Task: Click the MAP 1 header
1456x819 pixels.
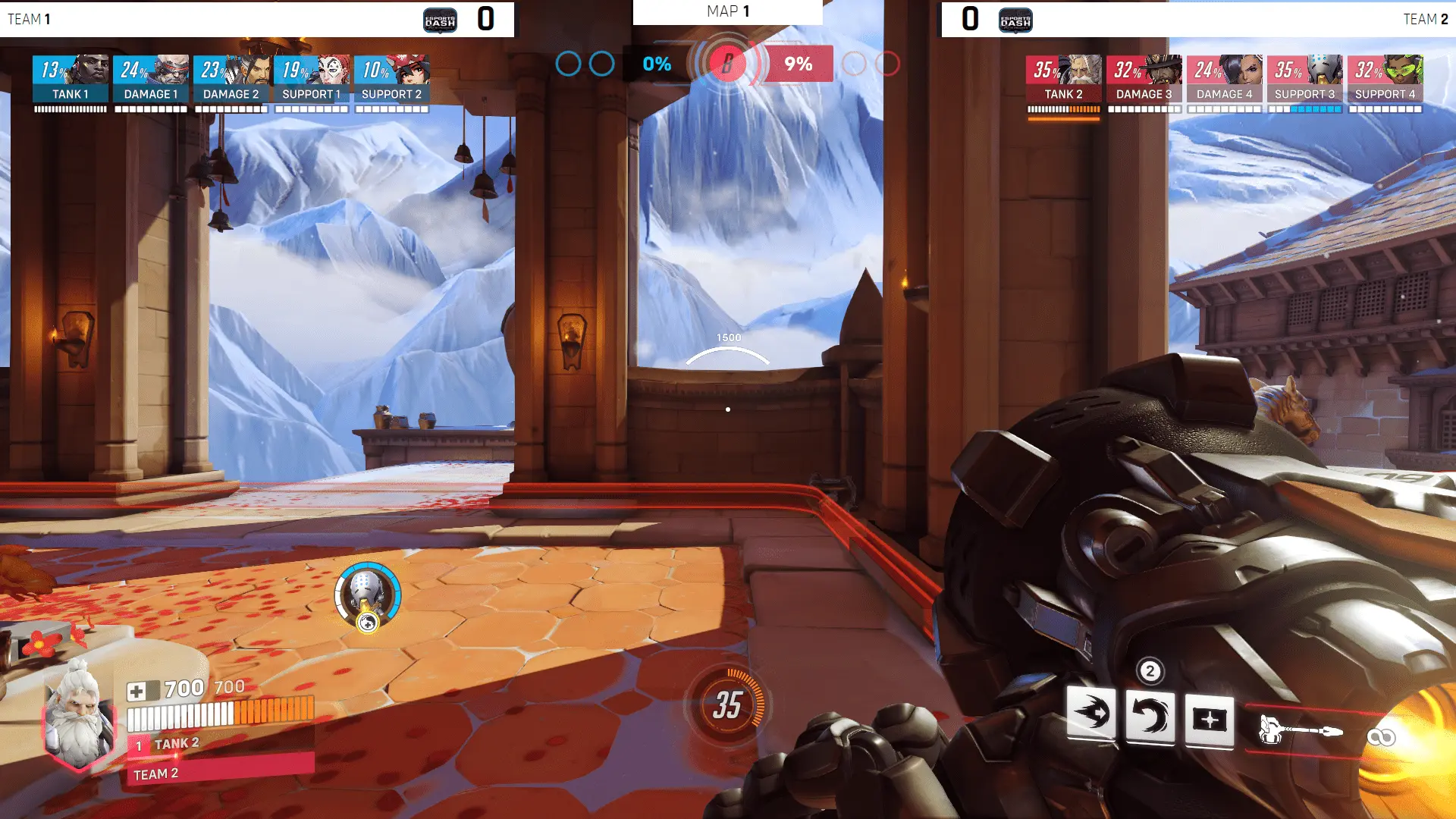Action: pos(727,11)
